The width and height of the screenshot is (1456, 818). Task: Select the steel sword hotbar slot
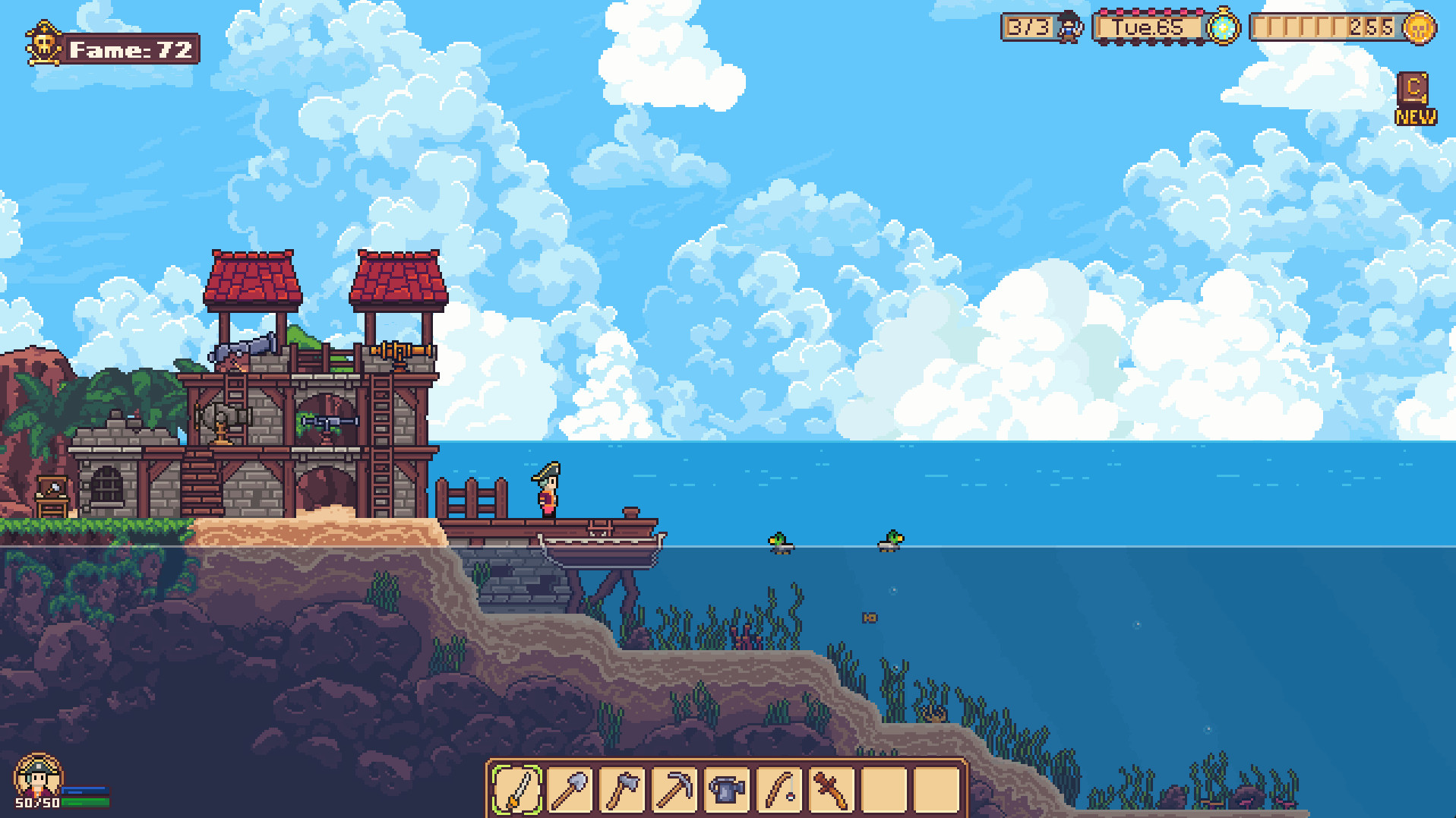pos(516,790)
